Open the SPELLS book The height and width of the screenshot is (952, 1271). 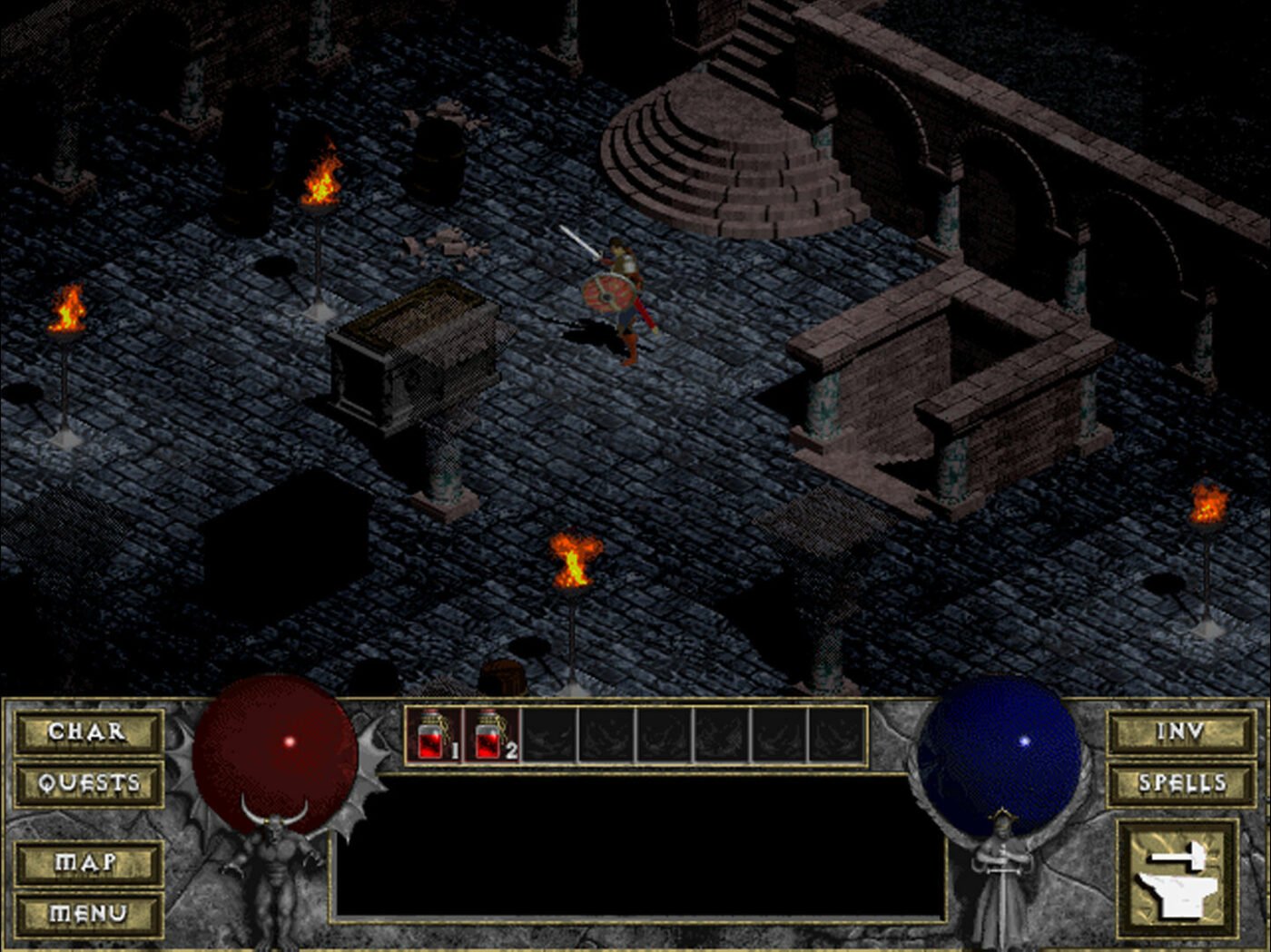click(x=1178, y=781)
